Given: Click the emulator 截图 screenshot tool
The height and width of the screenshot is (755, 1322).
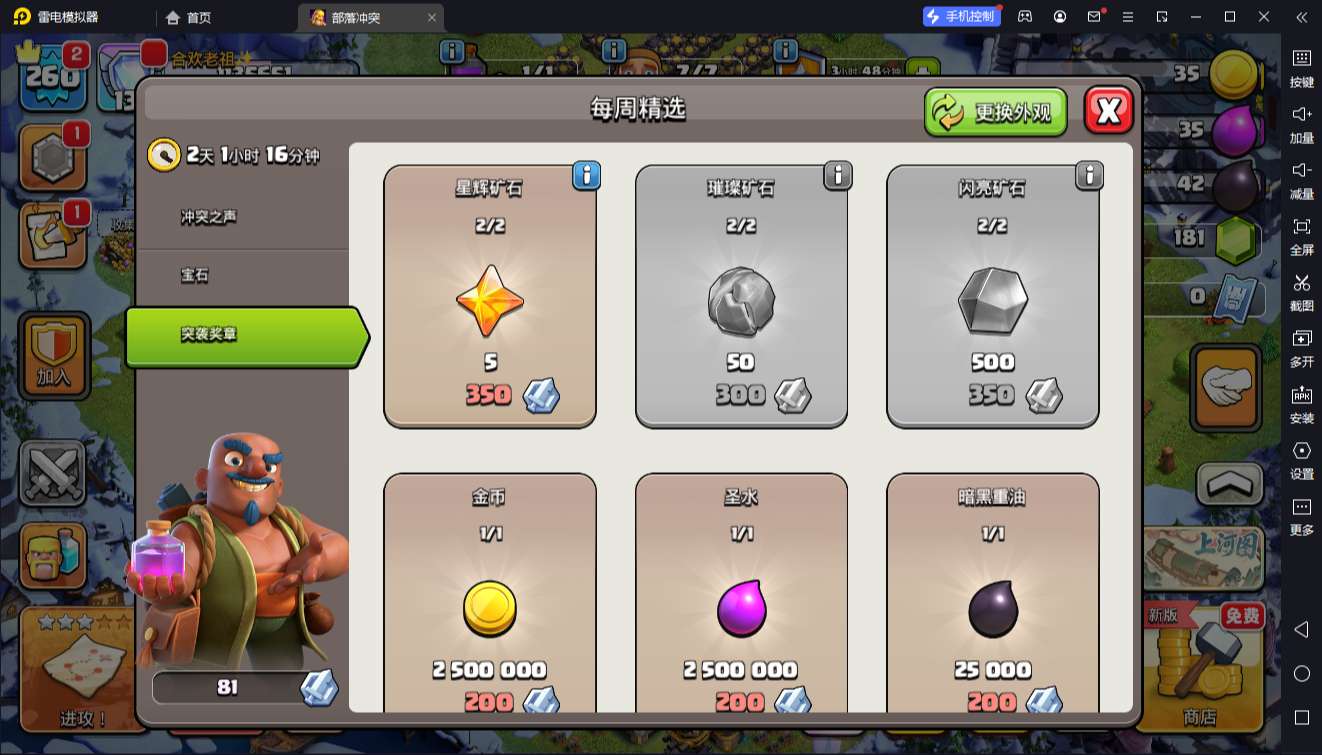Looking at the screenshot, I should [1301, 292].
